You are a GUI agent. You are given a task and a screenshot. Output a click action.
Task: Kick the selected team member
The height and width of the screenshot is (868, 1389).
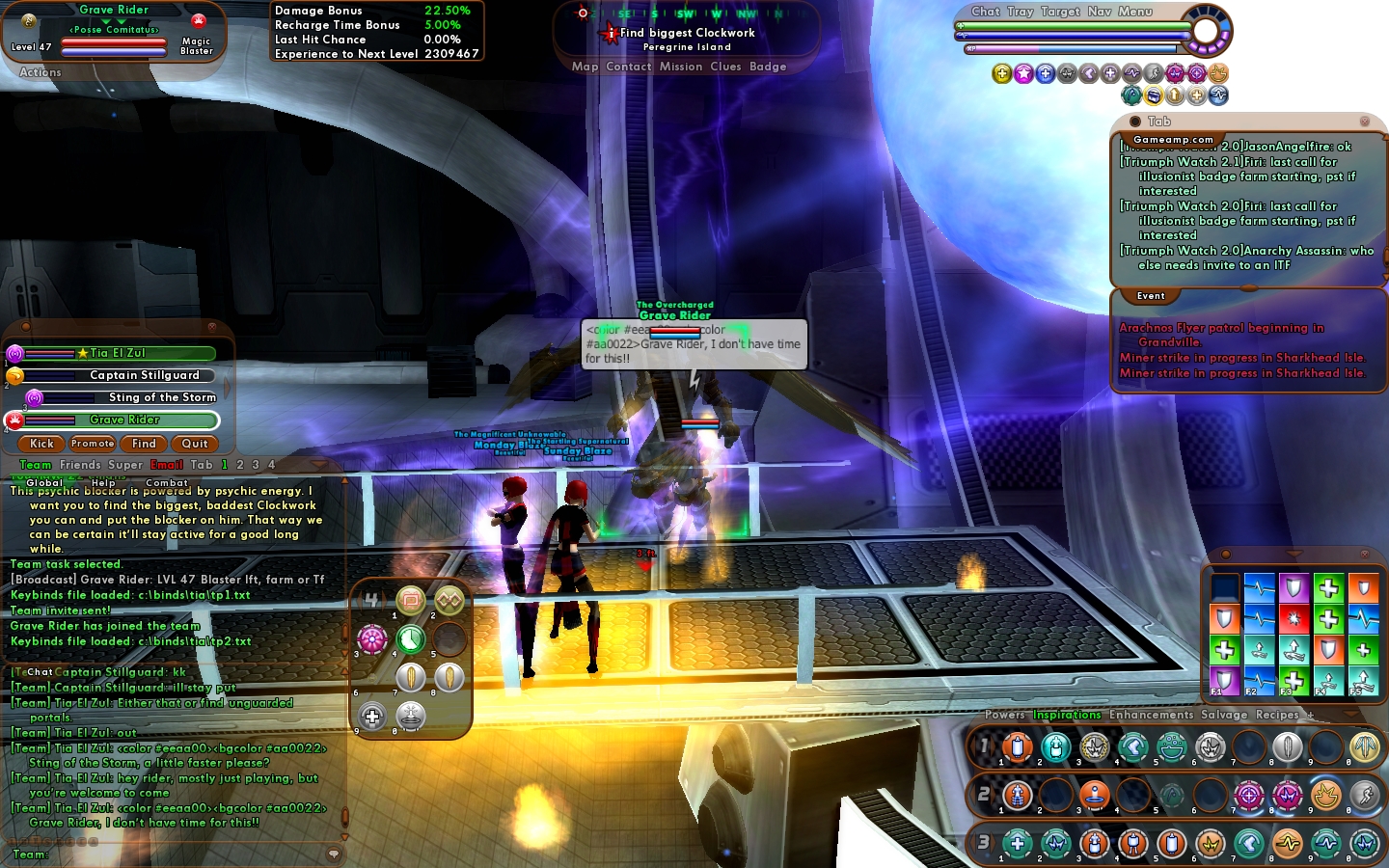pos(41,444)
